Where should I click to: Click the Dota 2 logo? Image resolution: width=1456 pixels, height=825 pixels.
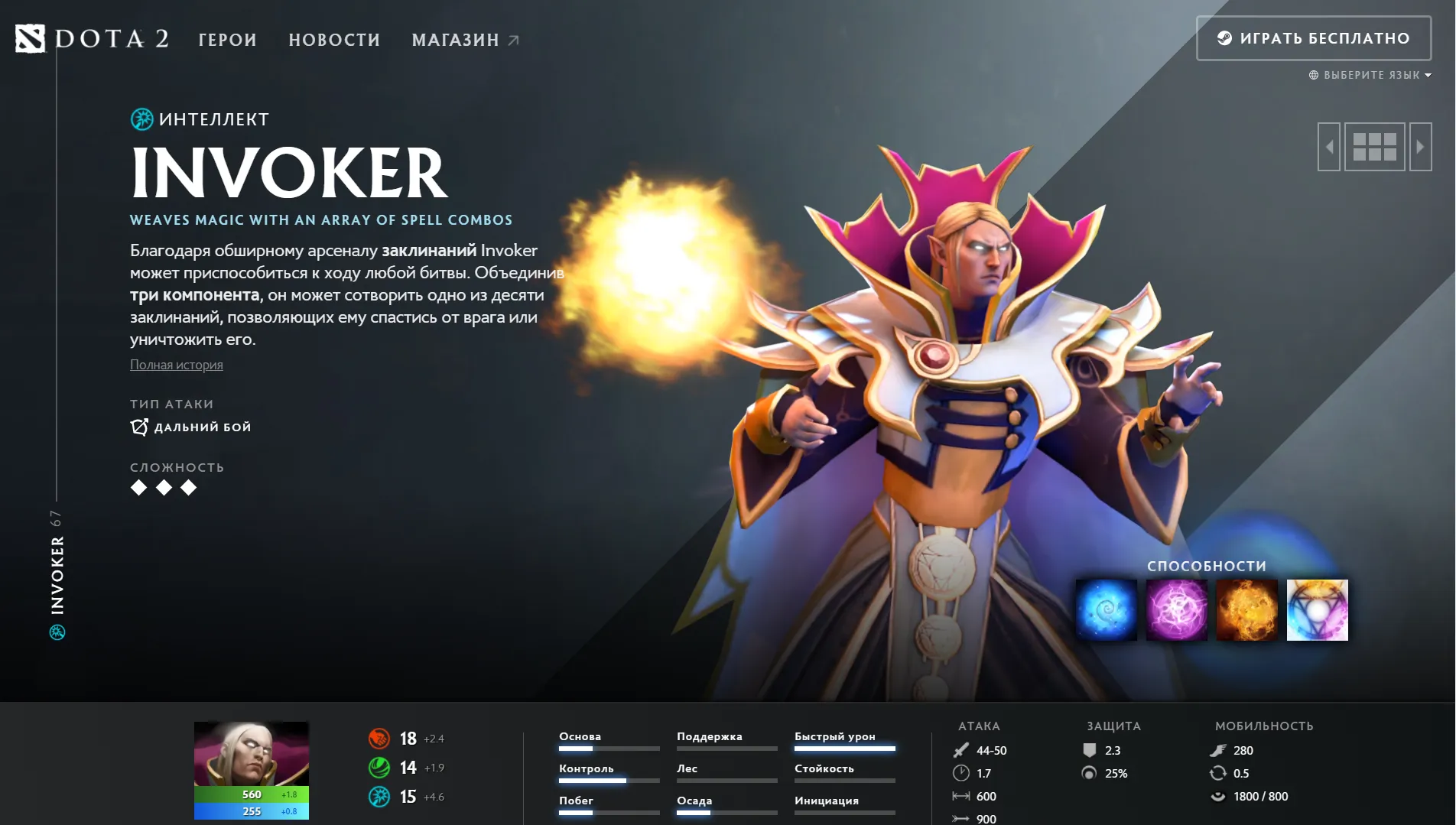click(92, 38)
